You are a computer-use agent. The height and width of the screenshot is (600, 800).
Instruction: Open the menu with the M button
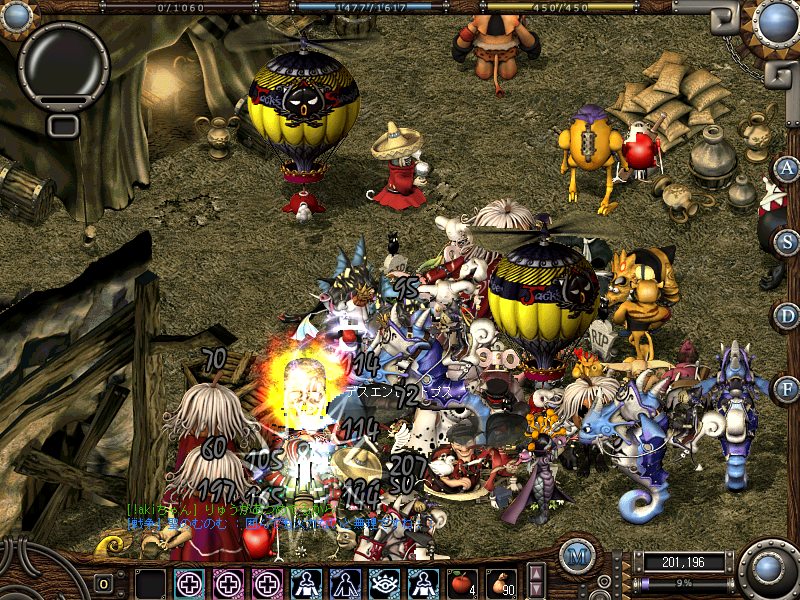point(576,556)
